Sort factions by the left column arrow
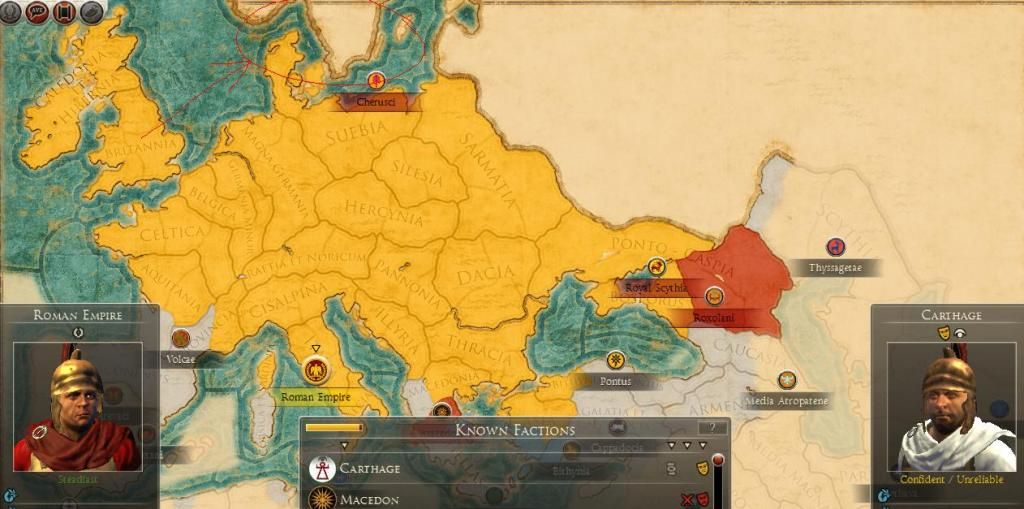This screenshot has height=509, width=1024. click(344, 445)
